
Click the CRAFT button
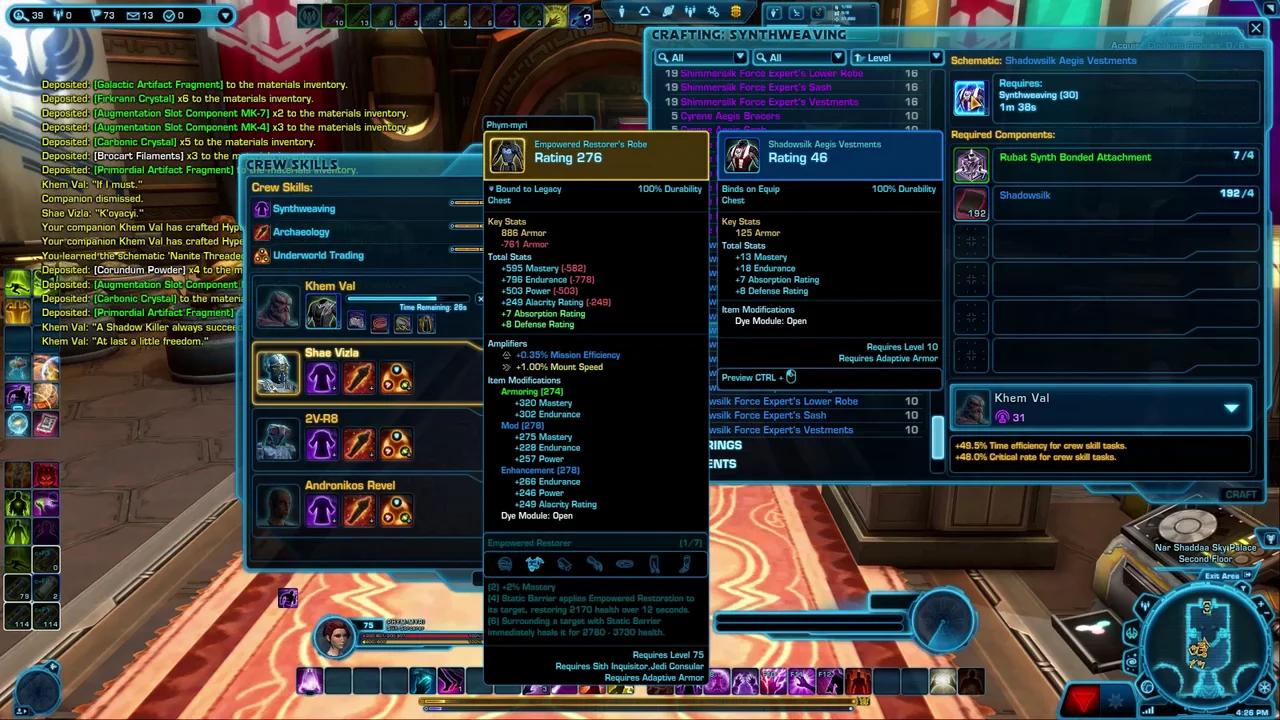[x=1240, y=493]
